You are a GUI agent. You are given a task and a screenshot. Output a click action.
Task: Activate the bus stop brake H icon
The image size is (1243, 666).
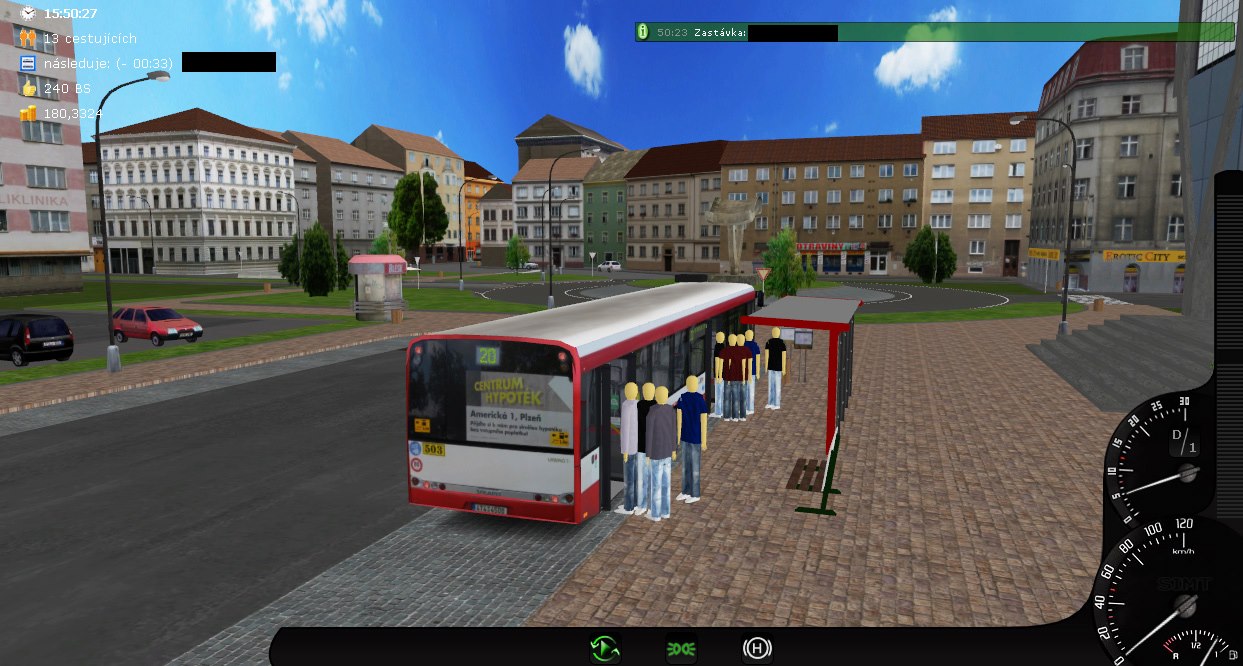click(x=757, y=649)
